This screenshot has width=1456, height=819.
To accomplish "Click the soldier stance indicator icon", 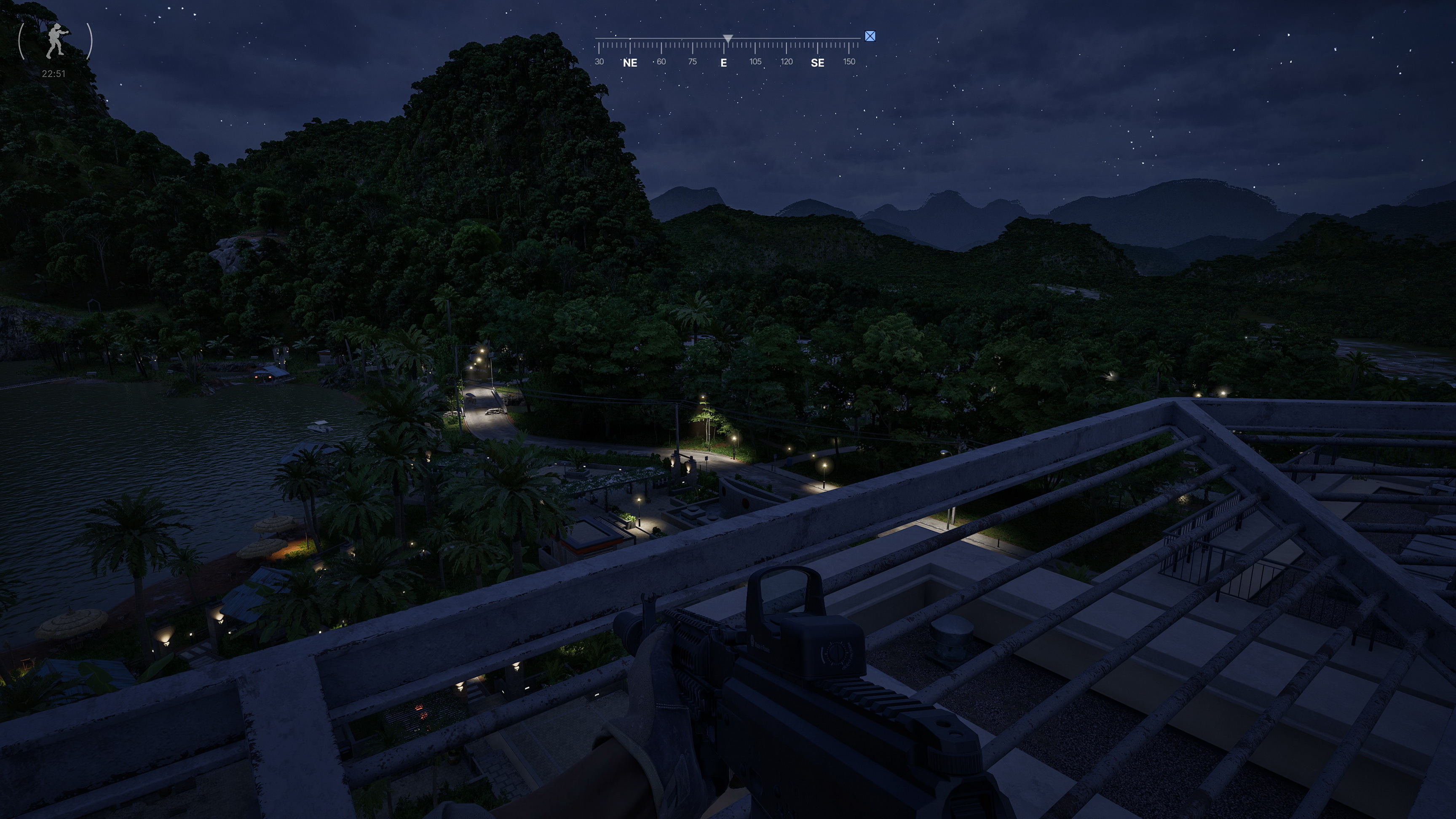I will pyautogui.click(x=55, y=41).
